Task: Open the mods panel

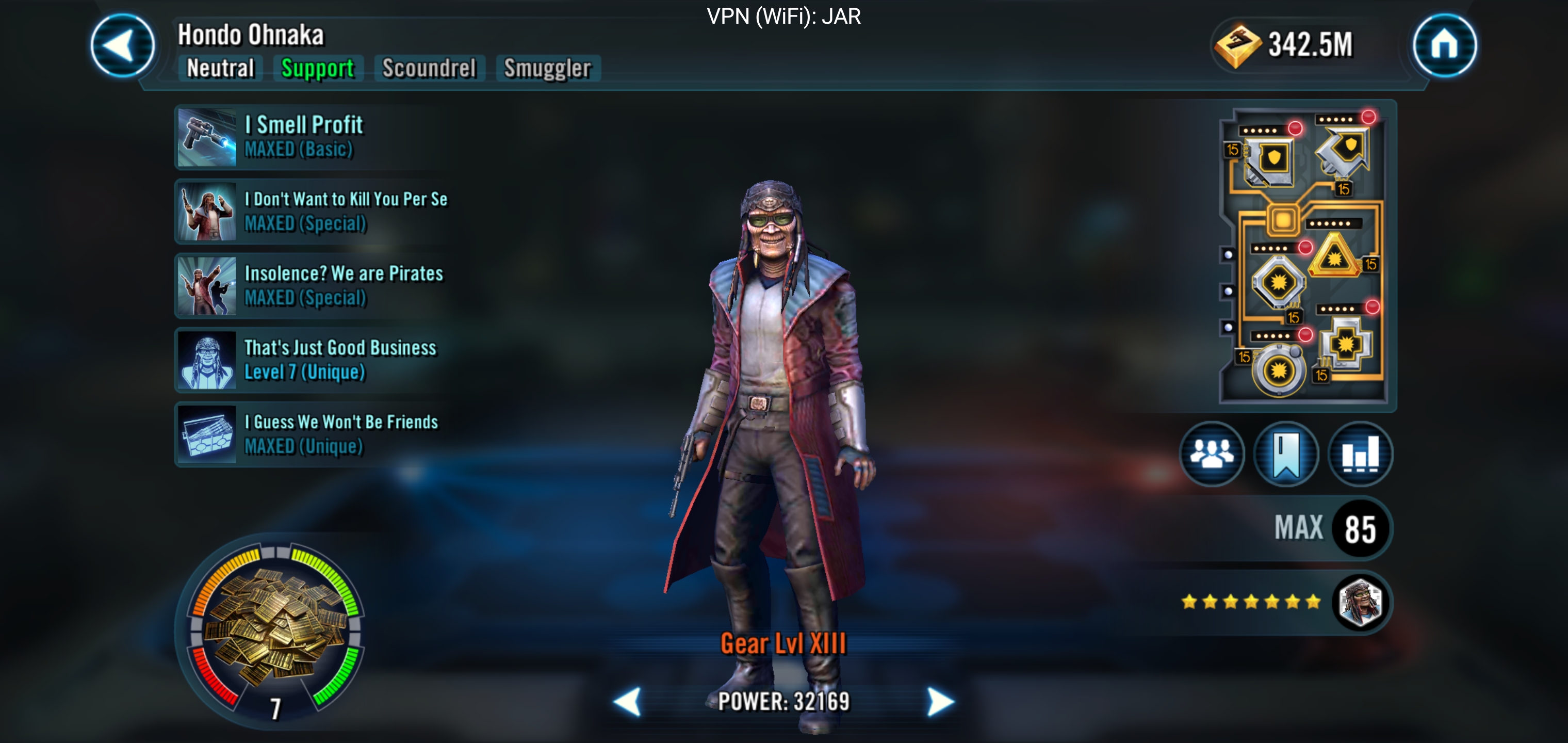Action: point(1304,254)
